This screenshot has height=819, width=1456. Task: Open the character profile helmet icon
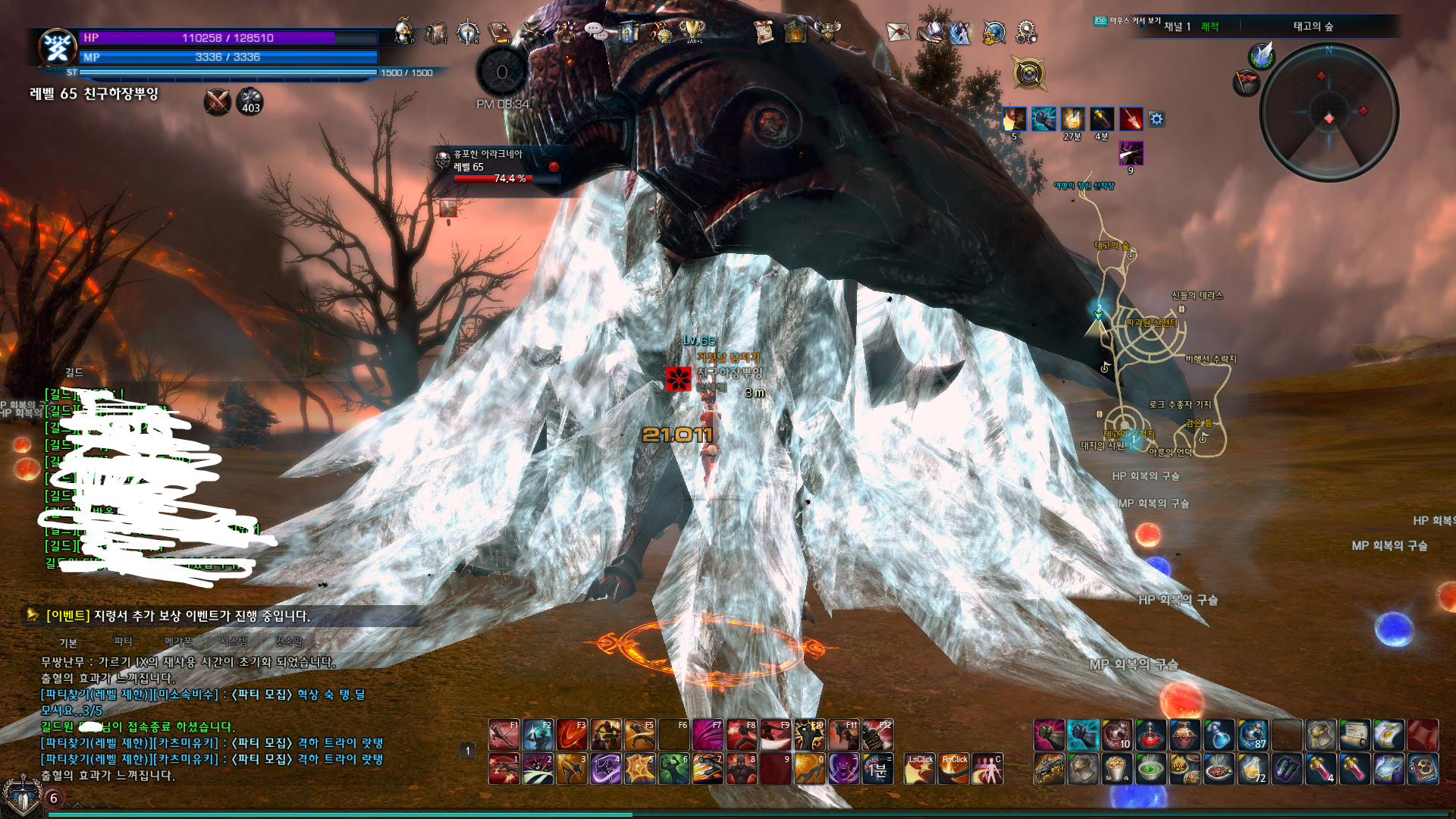coord(404,32)
